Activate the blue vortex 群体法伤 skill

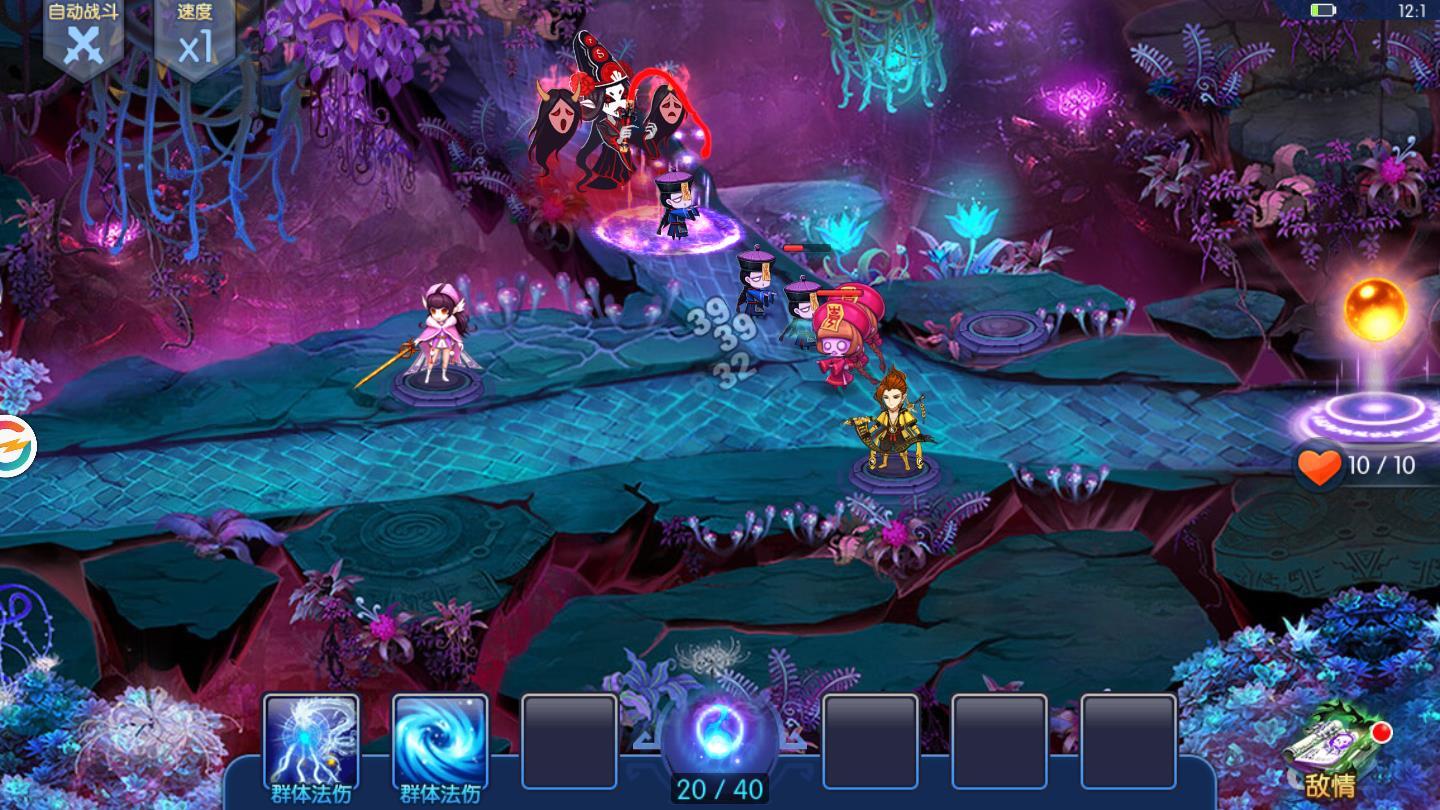[x=440, y=741]
